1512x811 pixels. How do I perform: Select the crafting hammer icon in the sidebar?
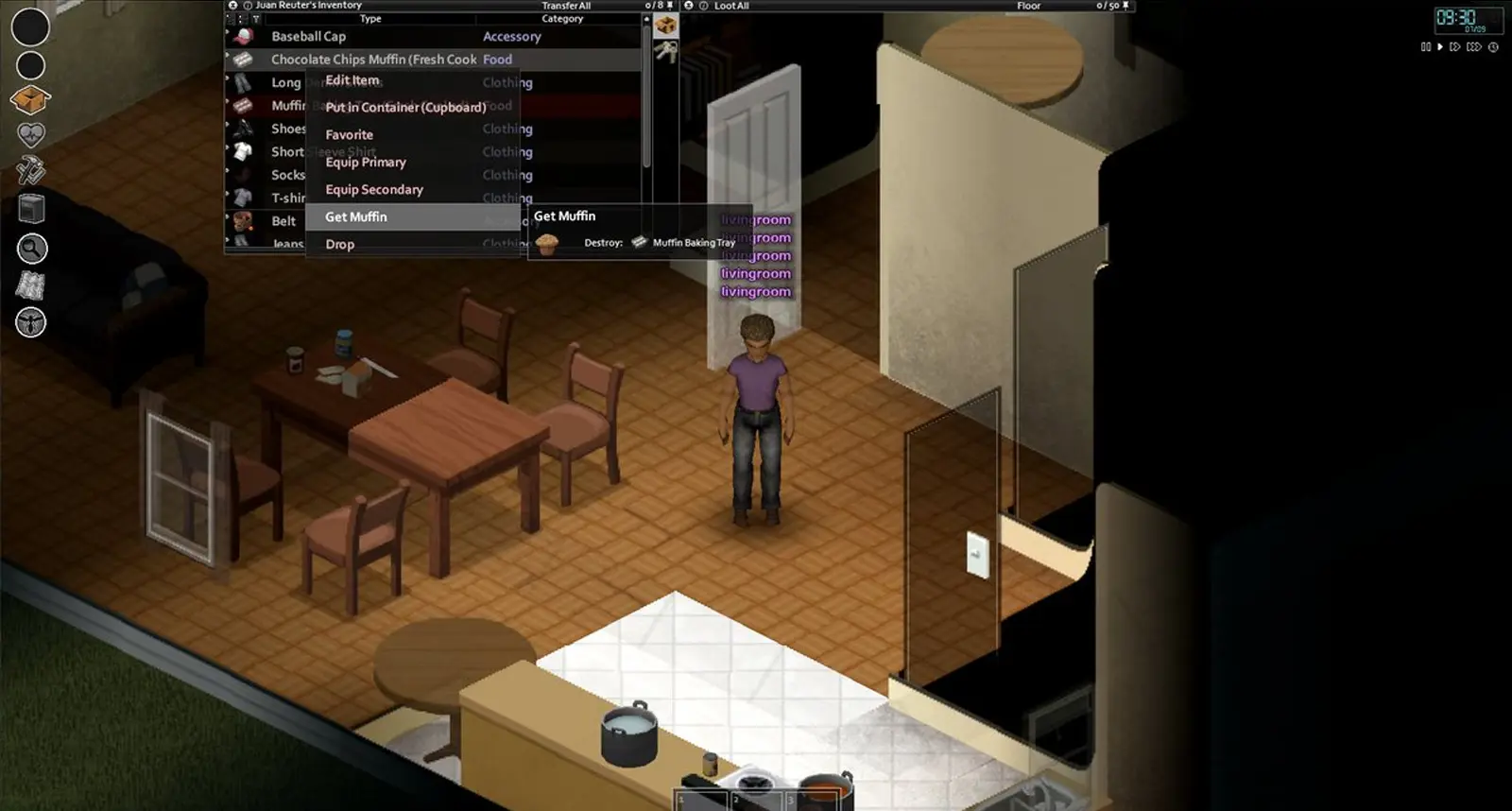[x=30, y=171]
